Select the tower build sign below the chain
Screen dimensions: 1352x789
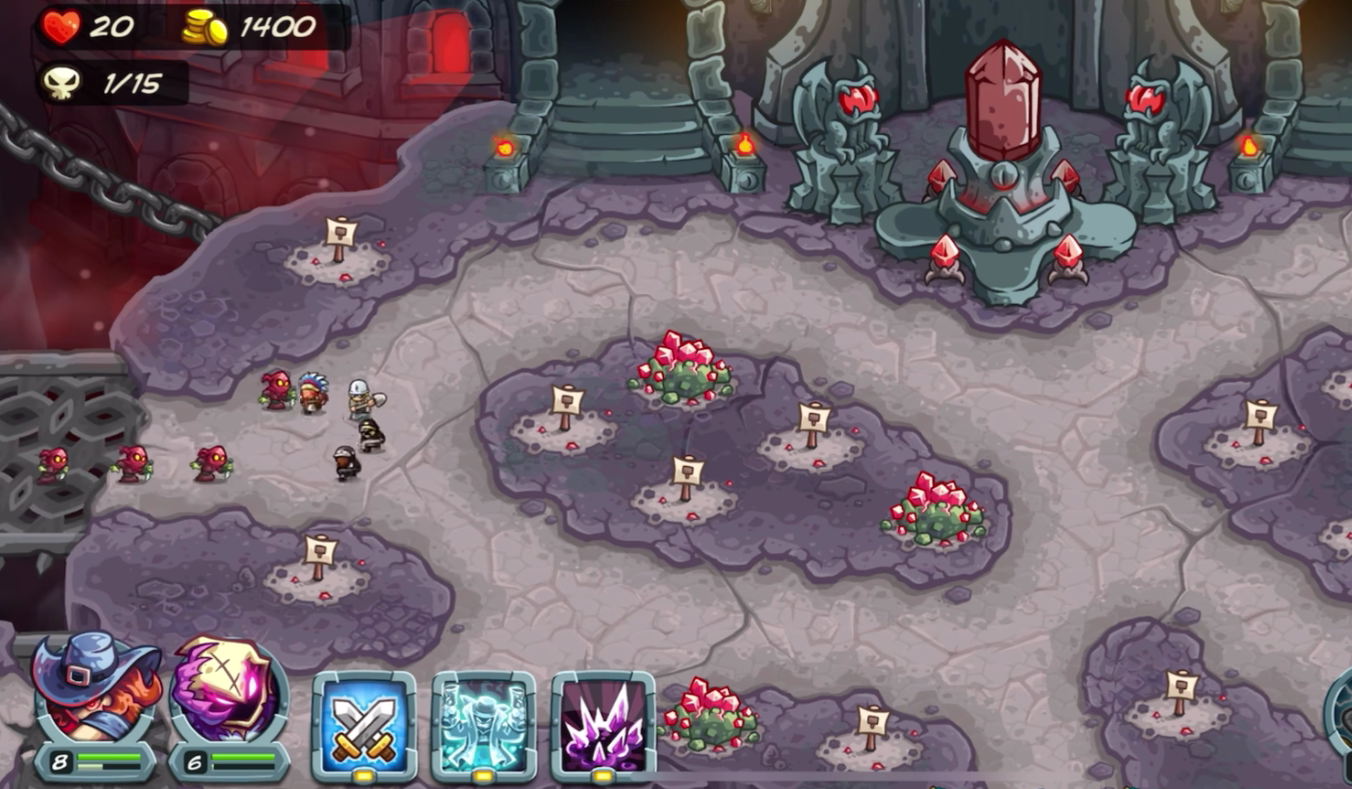tap(340, 240)
